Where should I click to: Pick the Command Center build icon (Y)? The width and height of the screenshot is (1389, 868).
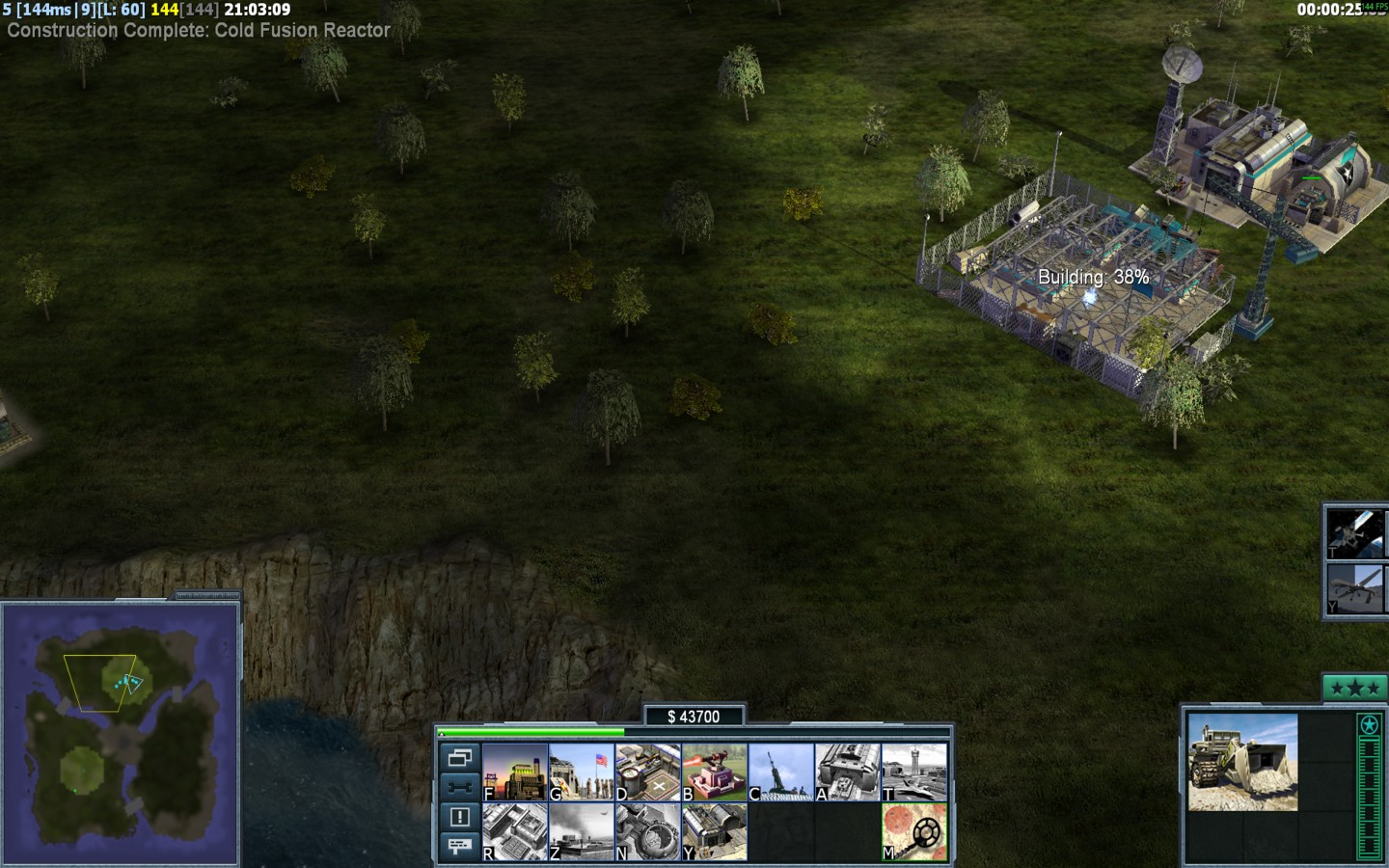coord(715,832)
